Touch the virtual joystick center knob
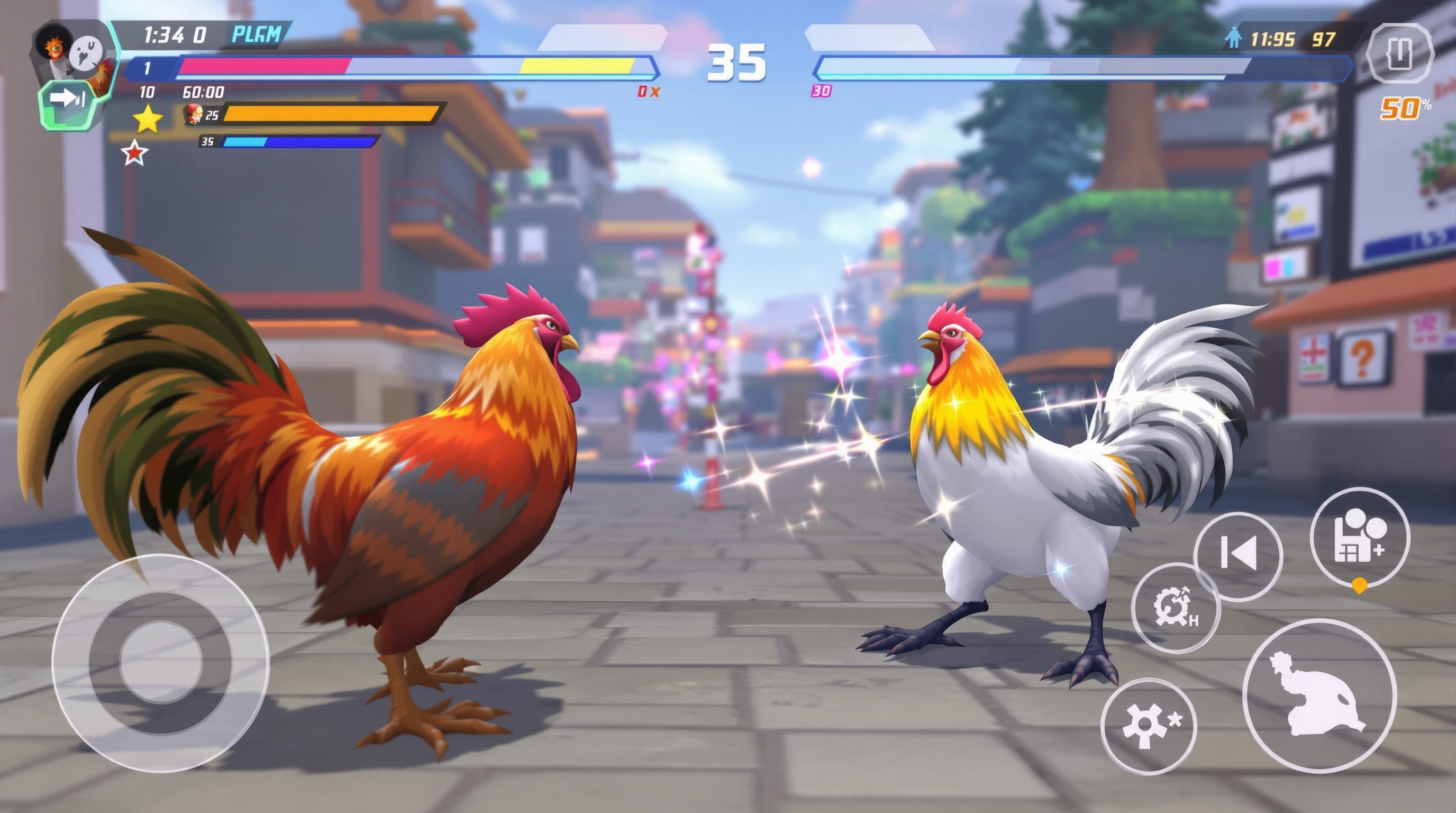Image resolution: width=1456 pixels, height=813 pixels. click(161, 663)
